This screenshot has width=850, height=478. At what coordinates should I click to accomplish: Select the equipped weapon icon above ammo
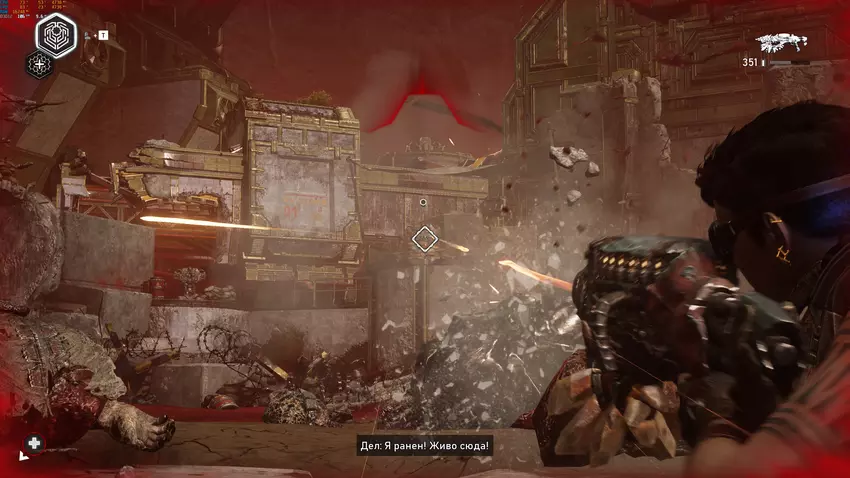coord(782,43)
